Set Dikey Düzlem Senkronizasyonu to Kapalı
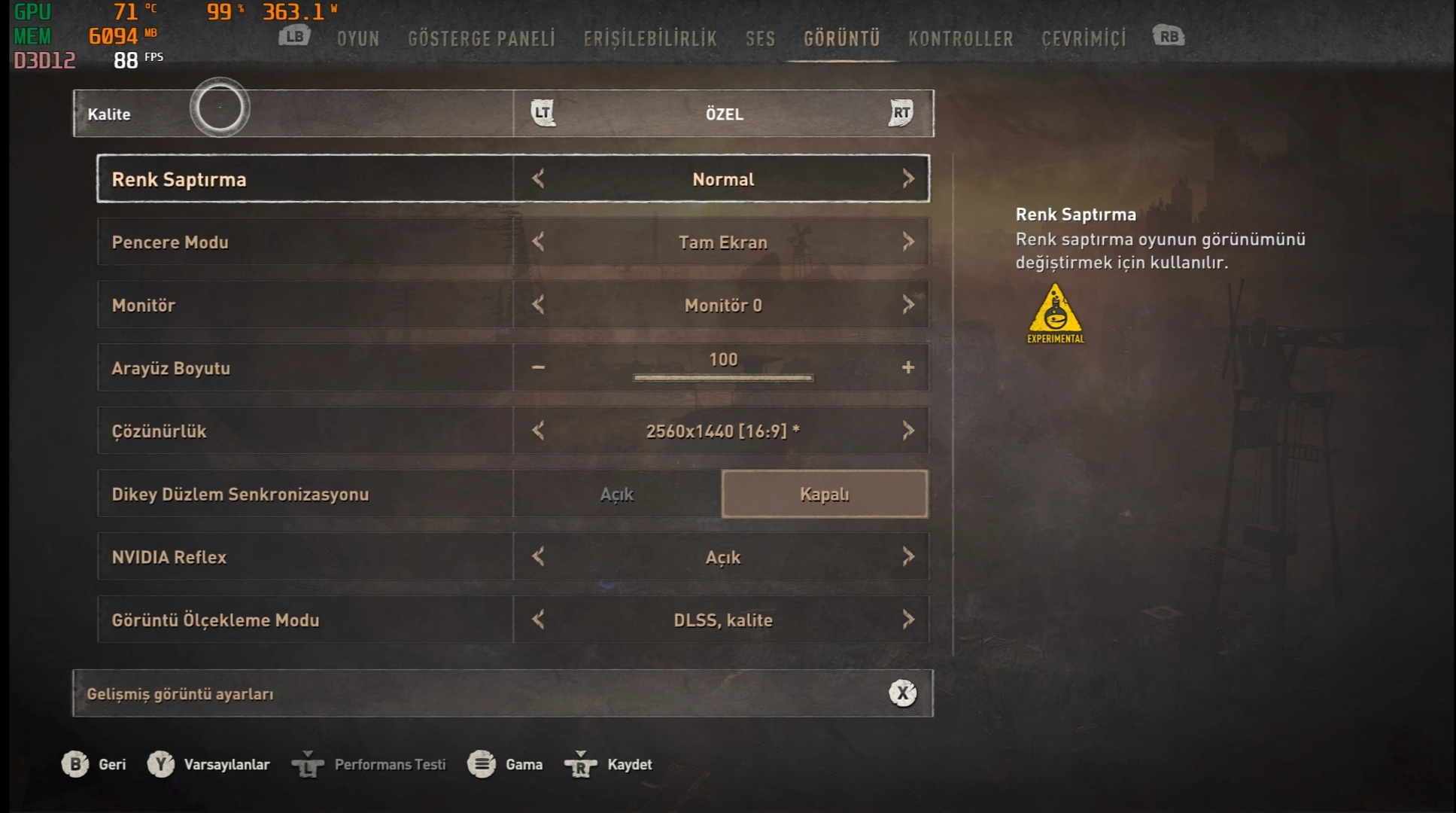1456x813 pixels. (824, 495)
